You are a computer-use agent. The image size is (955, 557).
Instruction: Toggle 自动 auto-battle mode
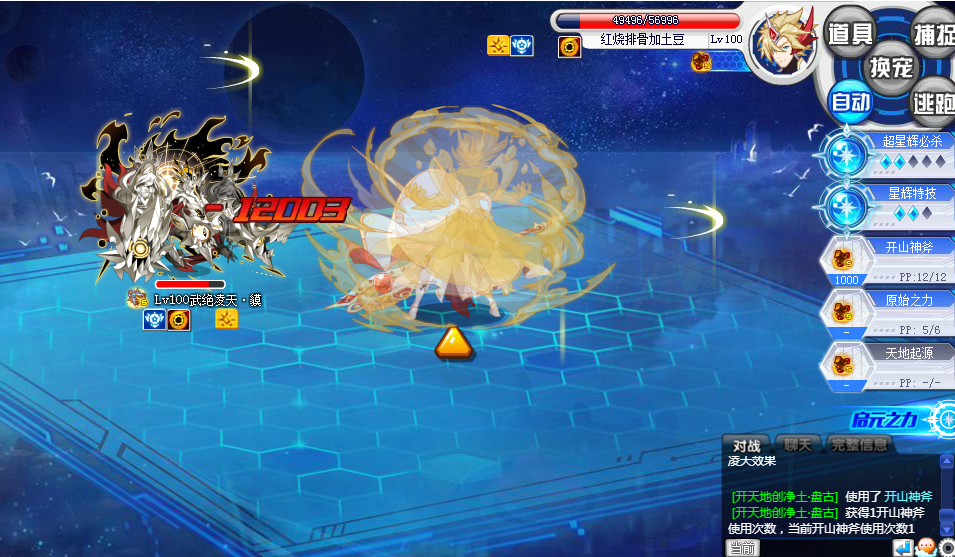[850, 101]
